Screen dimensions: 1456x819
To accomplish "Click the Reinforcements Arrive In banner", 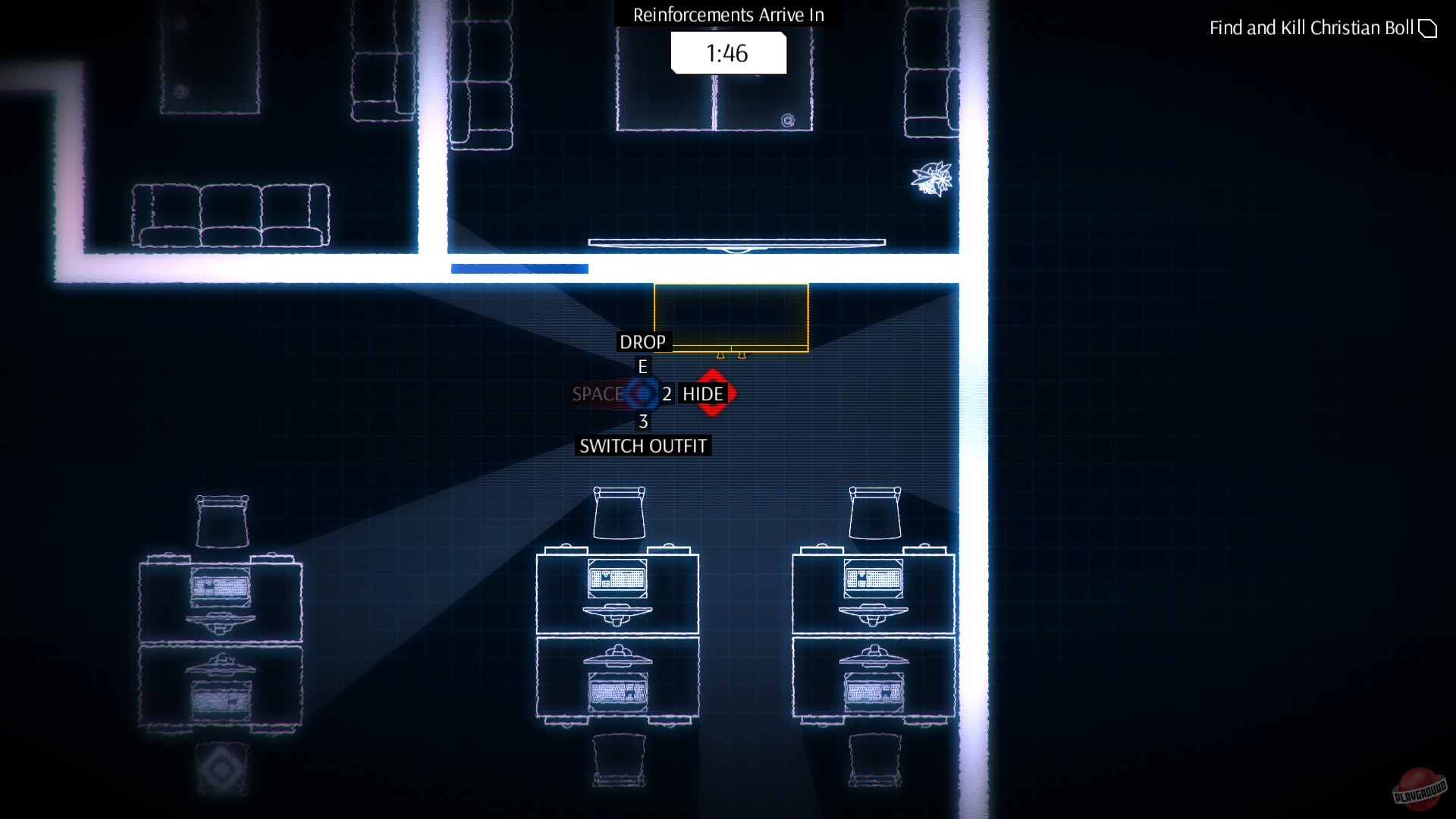I will coord(727,14).
